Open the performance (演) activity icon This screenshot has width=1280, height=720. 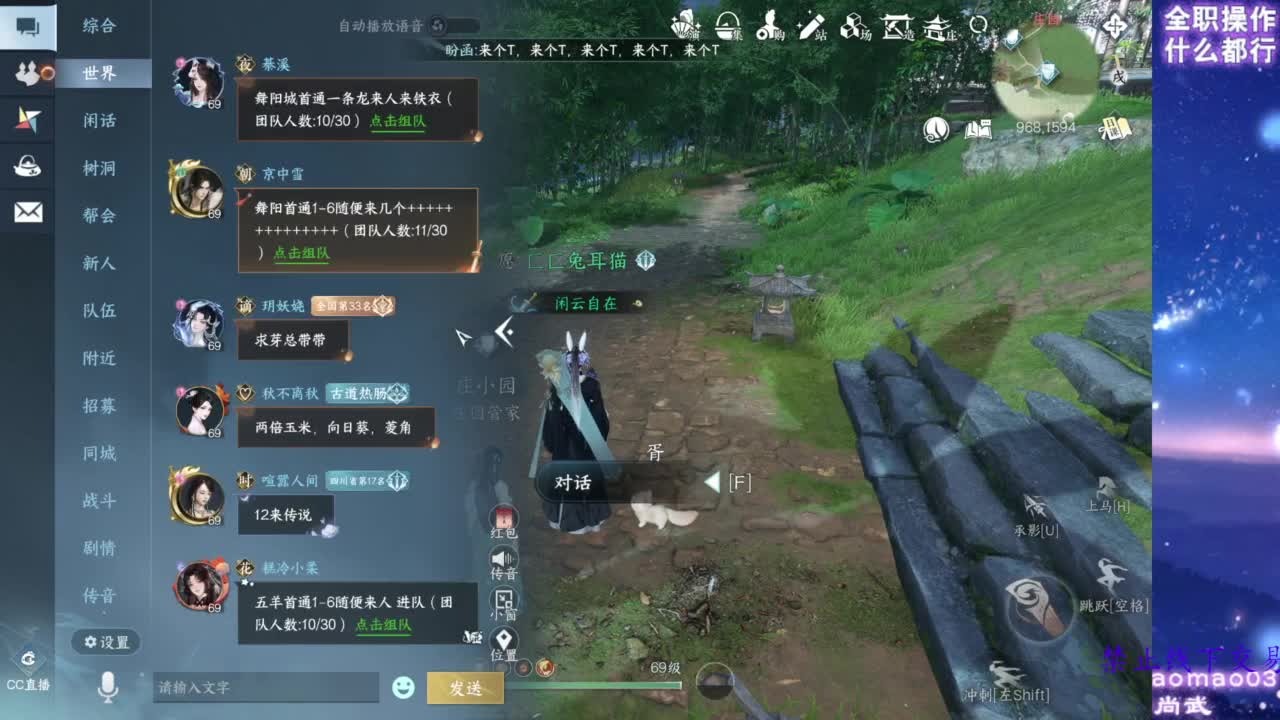point(685,25)
